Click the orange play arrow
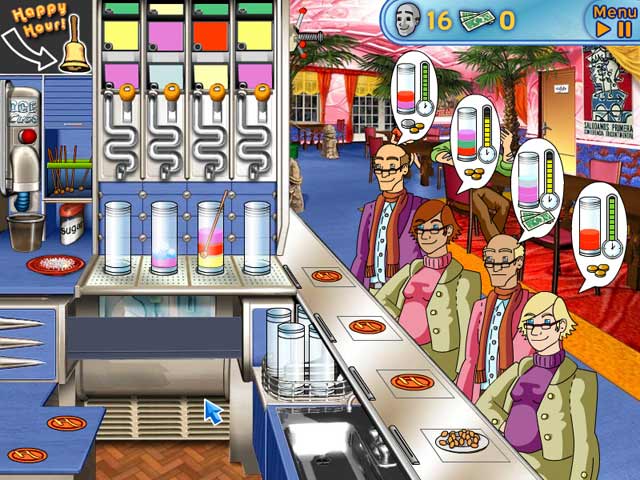This screenshot has height=480, width=640. (602, 29)
